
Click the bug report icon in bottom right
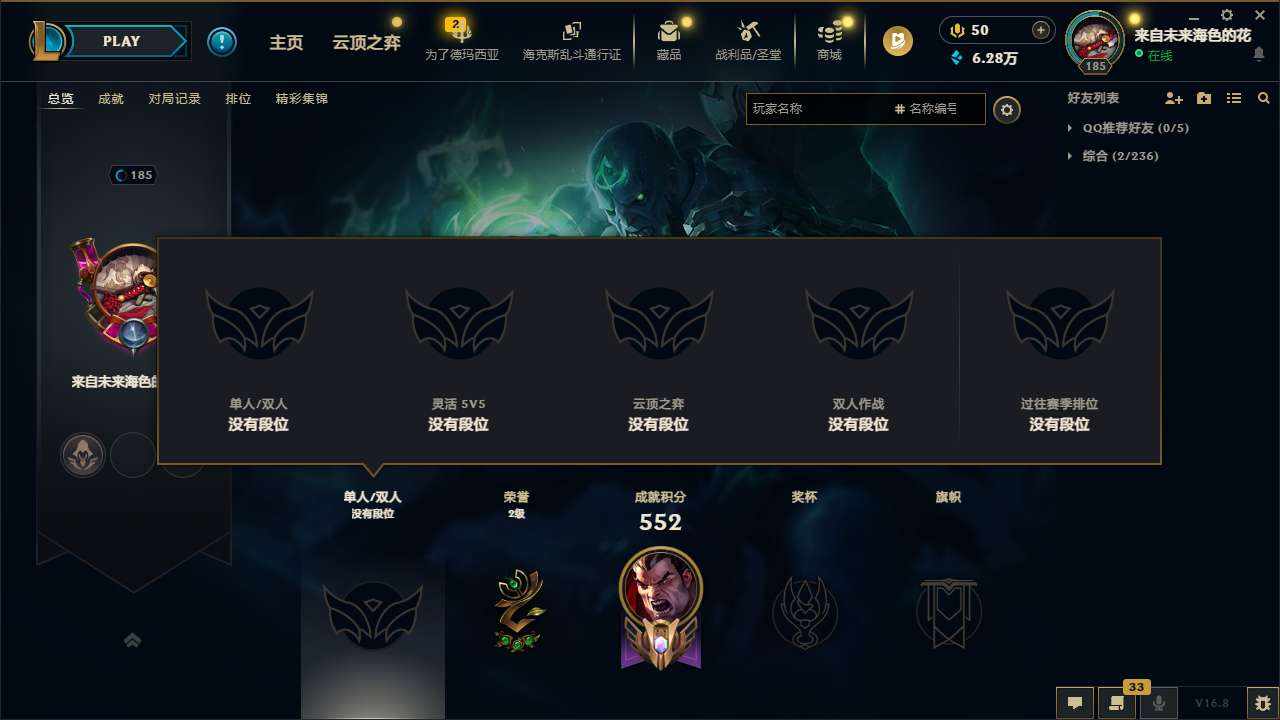pos(1262,703)
